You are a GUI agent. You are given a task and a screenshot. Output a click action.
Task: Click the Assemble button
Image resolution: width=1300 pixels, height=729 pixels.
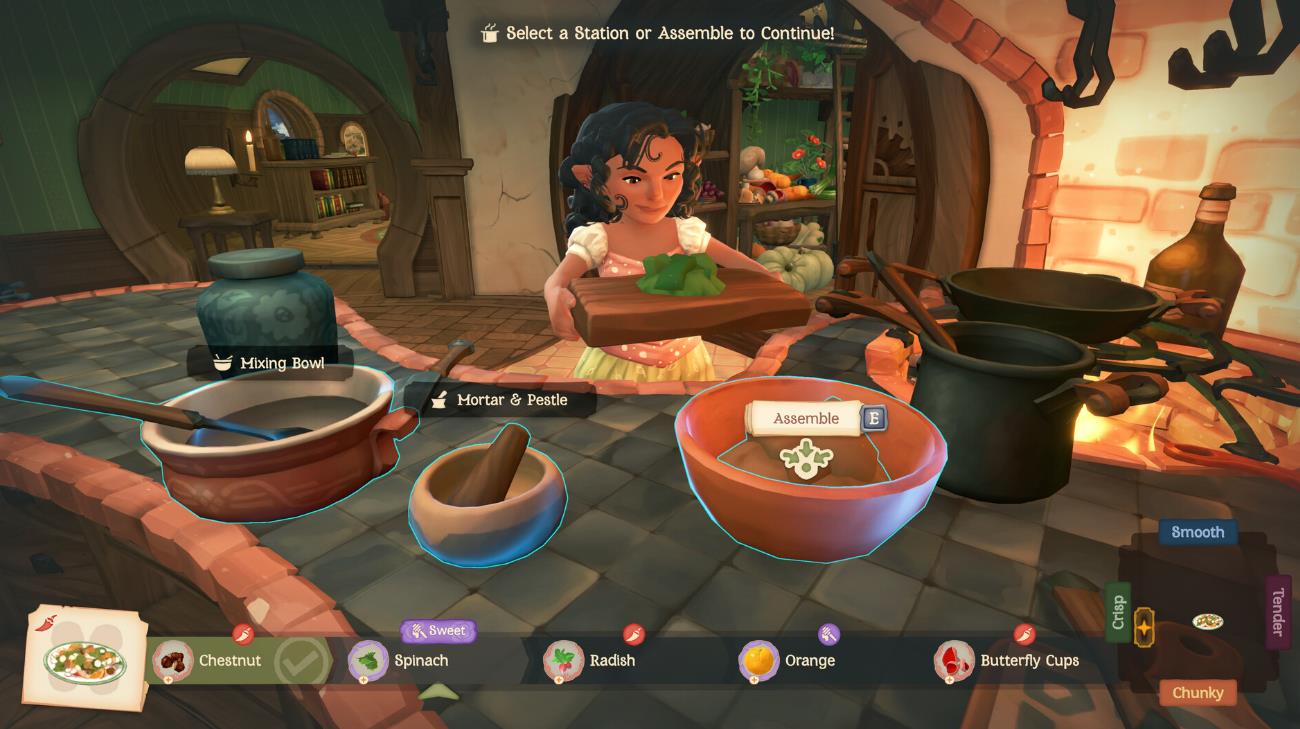click(x=806, y=419)
